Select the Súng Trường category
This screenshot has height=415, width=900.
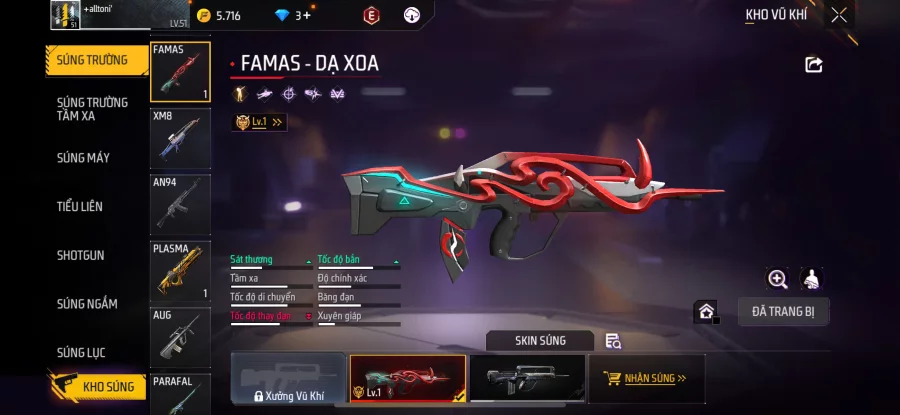[96, 60]
